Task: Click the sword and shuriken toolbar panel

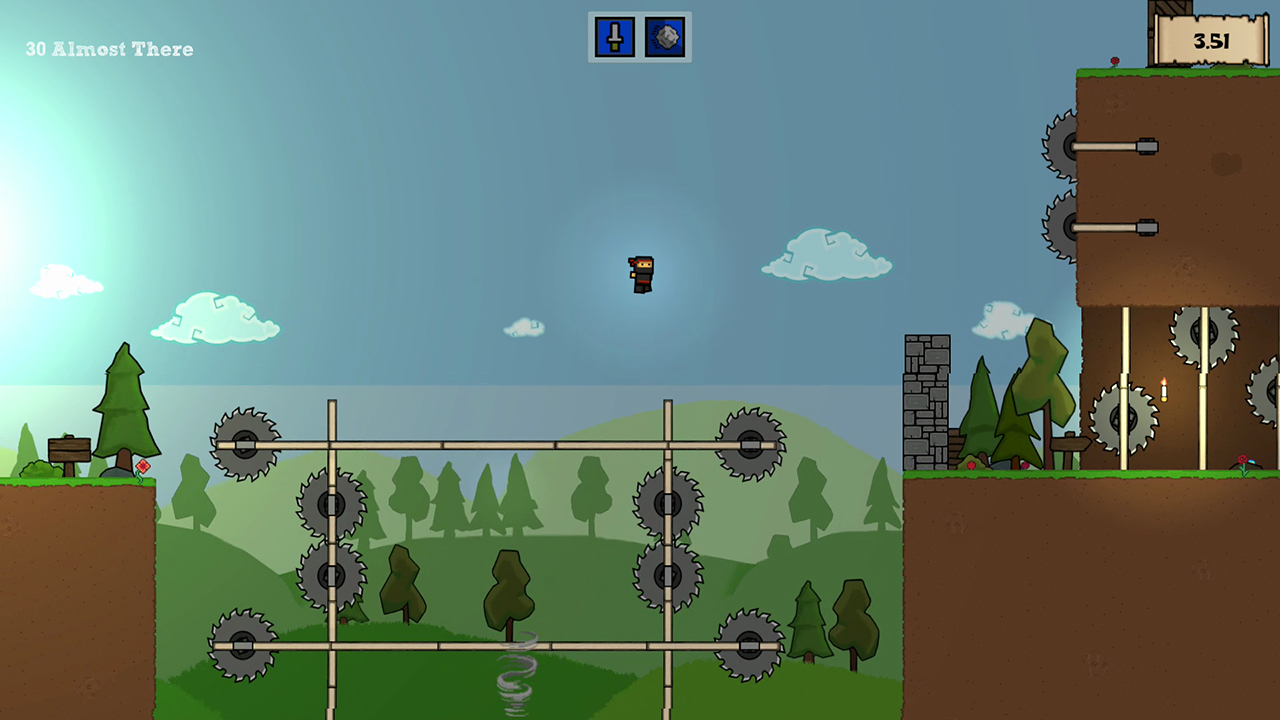Action: (x=639, y=37)
